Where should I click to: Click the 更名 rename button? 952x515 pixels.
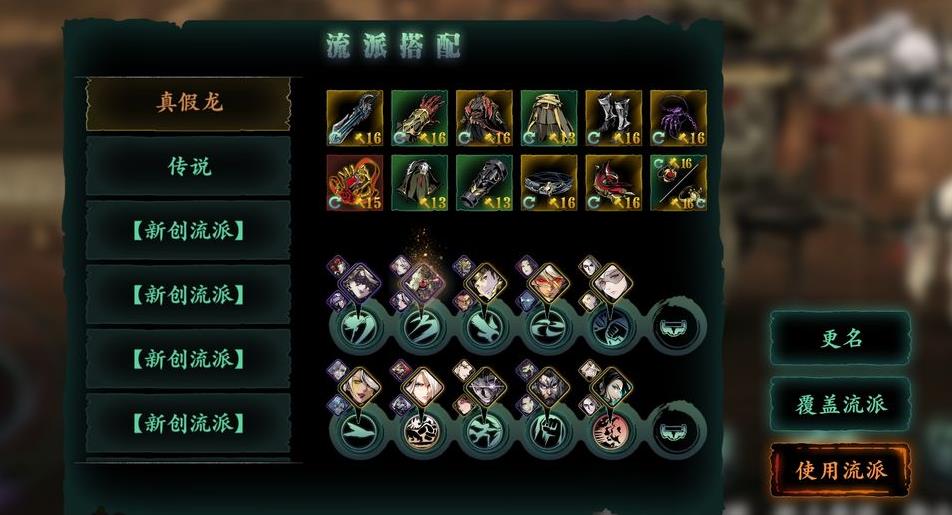point(840,338)
